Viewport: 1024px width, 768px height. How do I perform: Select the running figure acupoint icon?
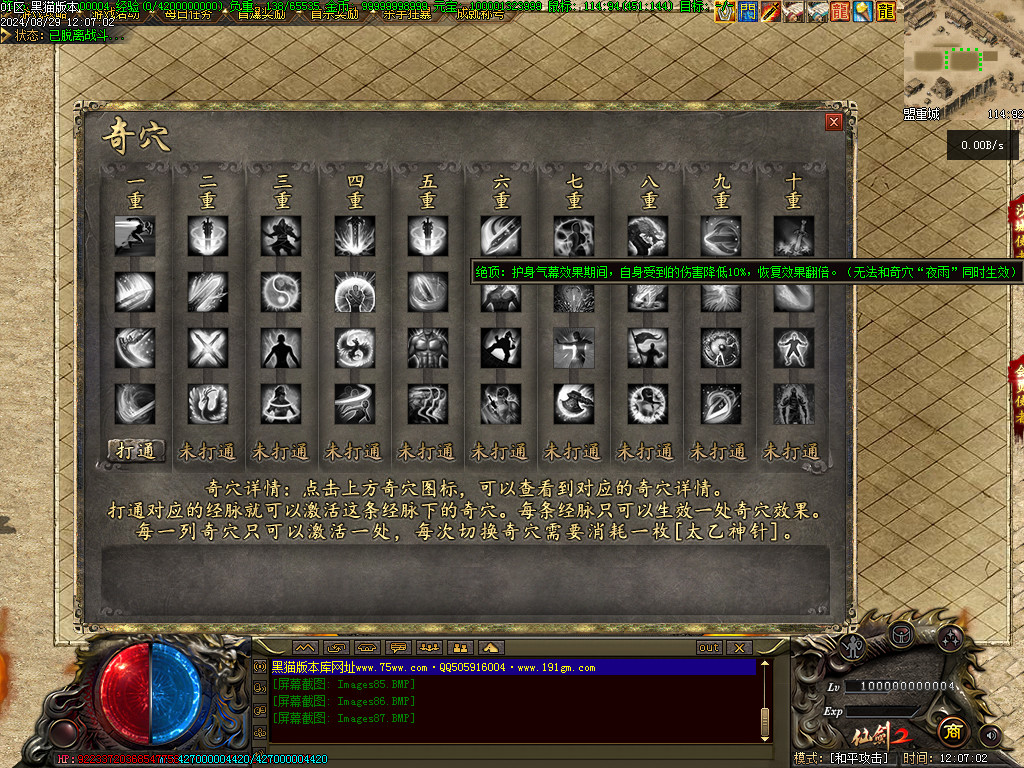(x=135, y=236)
